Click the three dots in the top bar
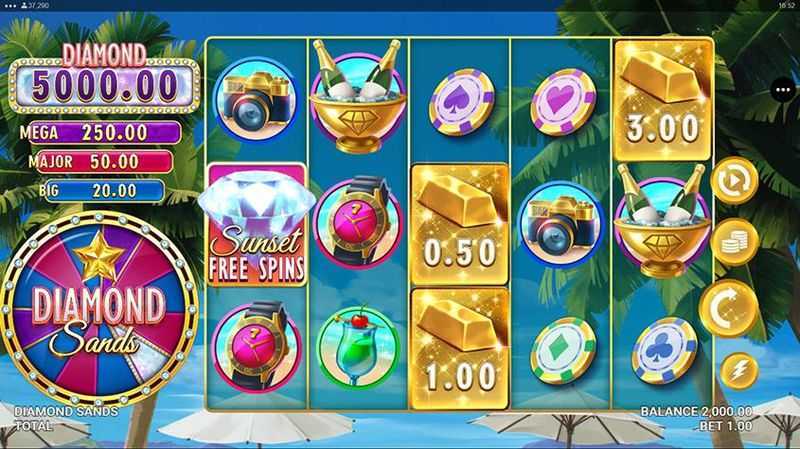This screenshot has width=800, height=449. pyautogui.click(x=9, y=6)
